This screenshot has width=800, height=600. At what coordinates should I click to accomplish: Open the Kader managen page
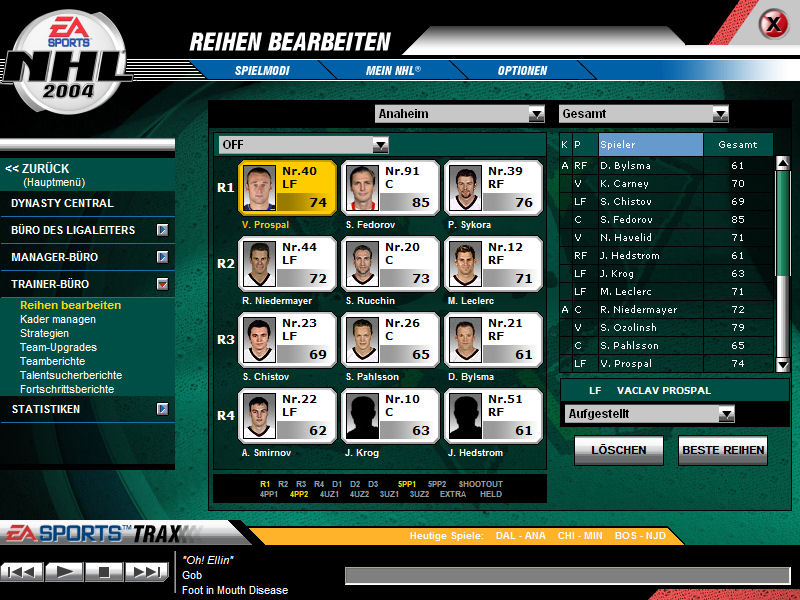(x=58, y=319)
